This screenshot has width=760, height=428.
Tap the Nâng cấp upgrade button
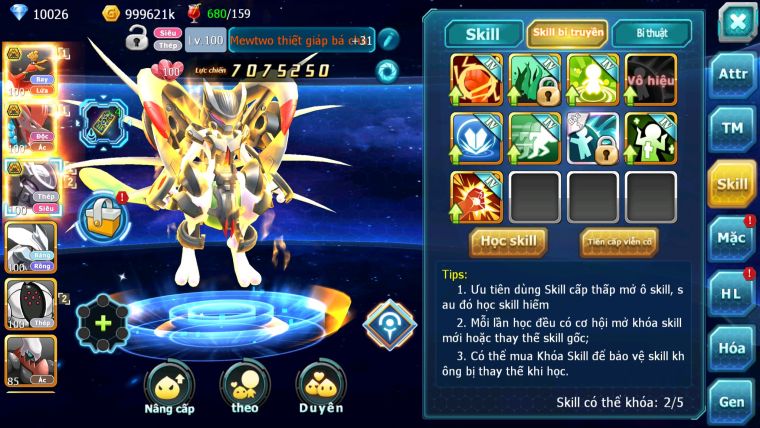click(169, 388)
